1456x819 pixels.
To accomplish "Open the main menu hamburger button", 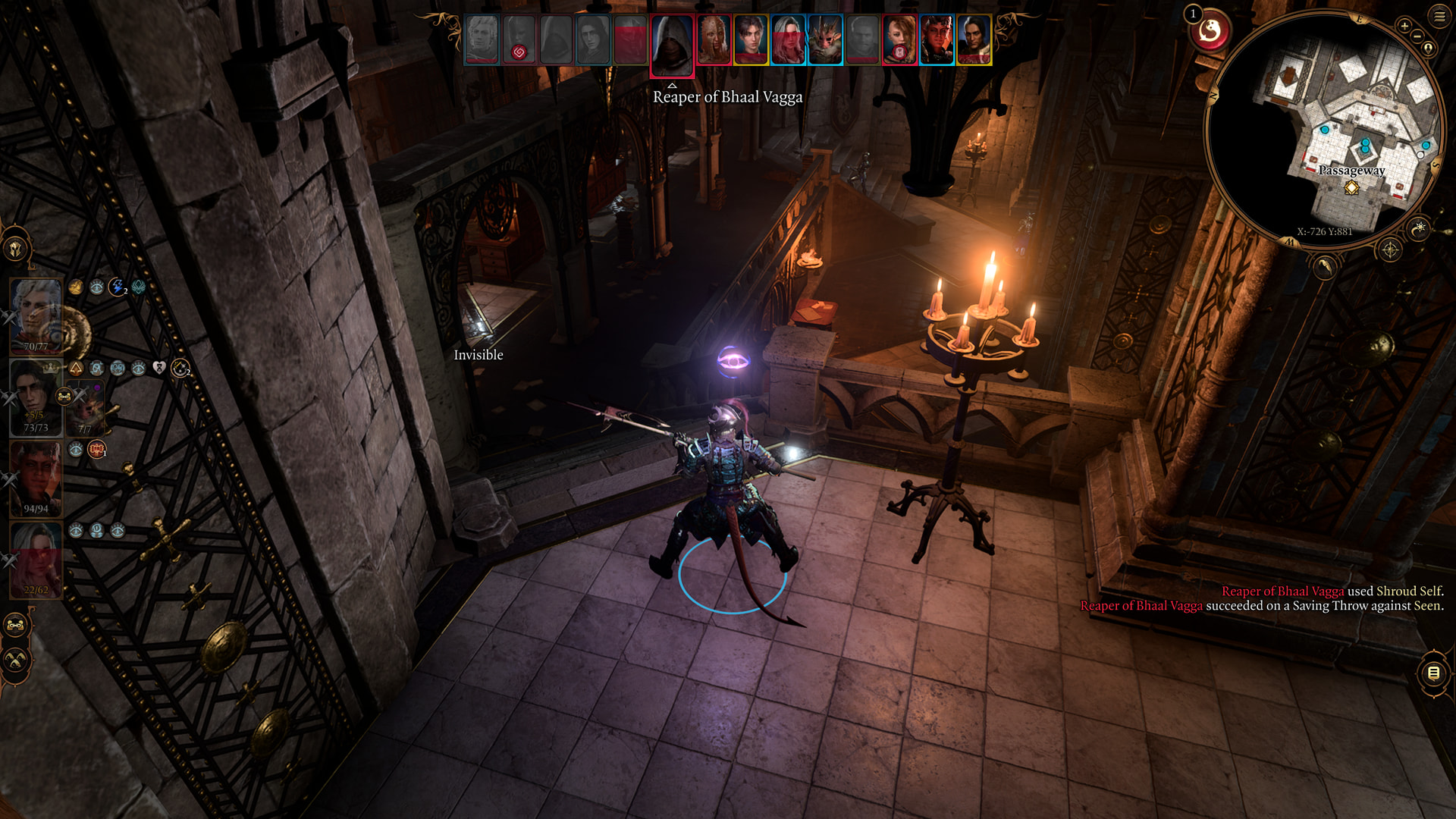I will pyautogui.click(x=1439, y=16).
